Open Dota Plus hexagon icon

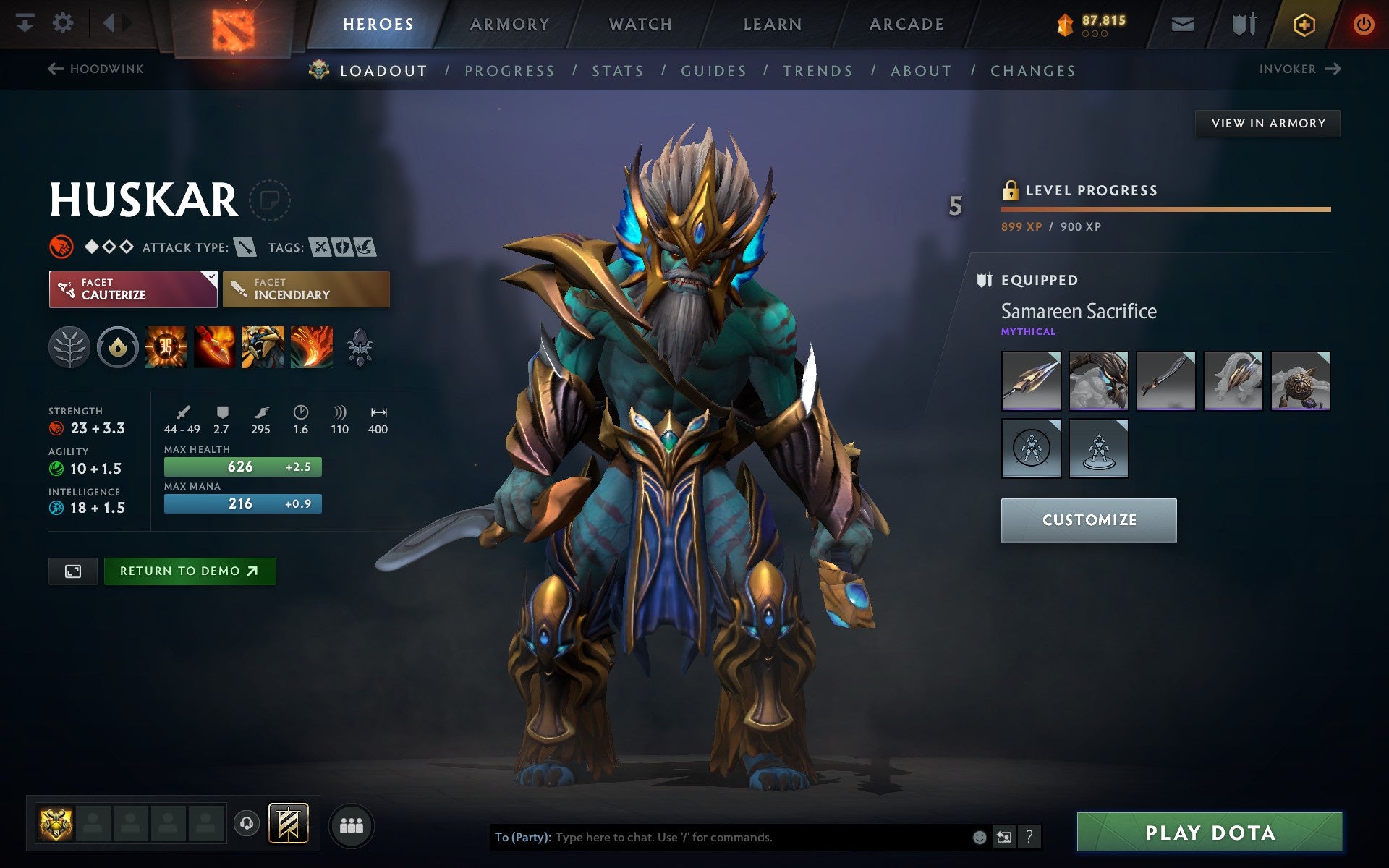1304,23
